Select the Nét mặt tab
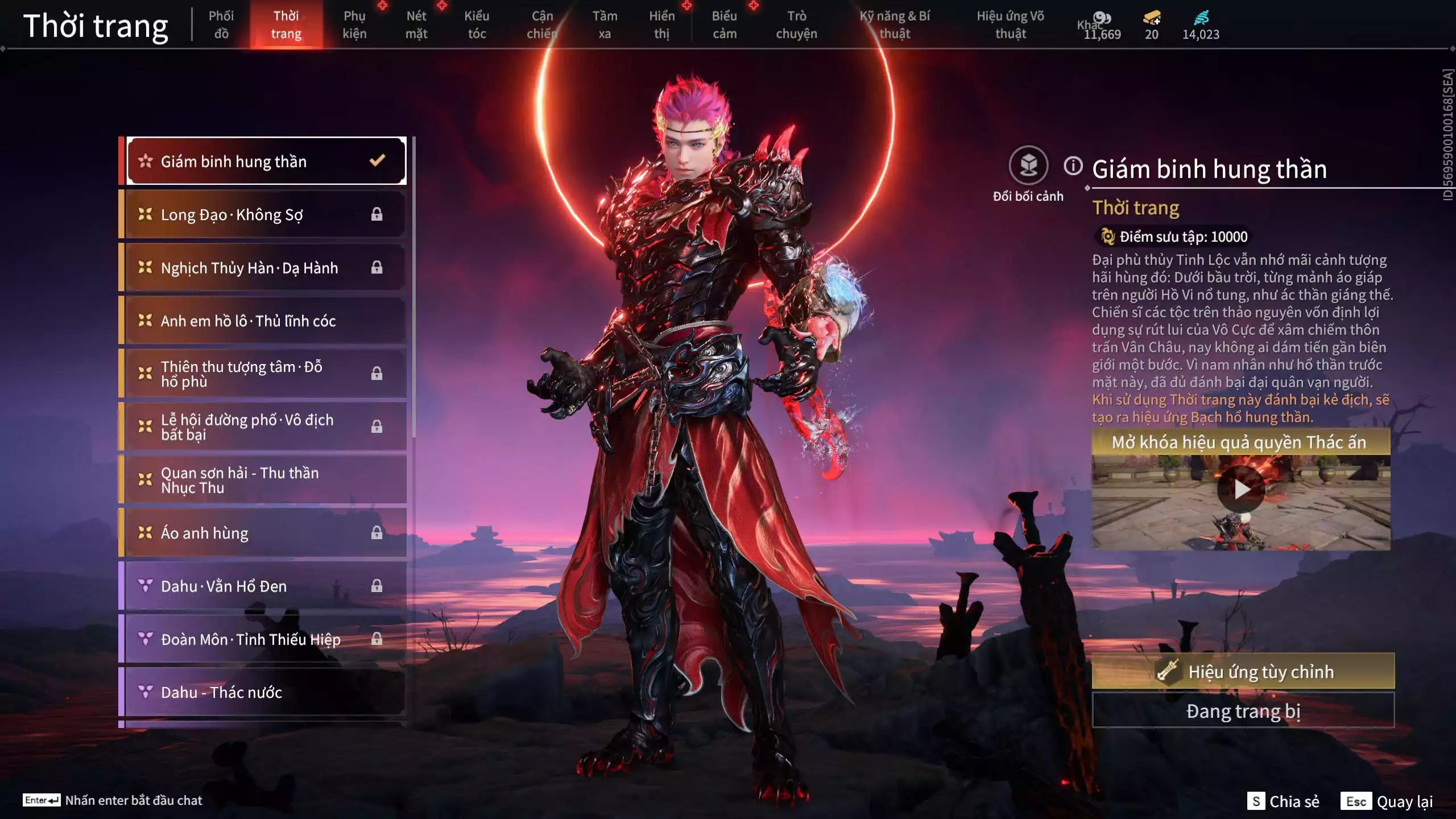The image size is (1456, 819). pyautogui.click(x=416, y=24)
